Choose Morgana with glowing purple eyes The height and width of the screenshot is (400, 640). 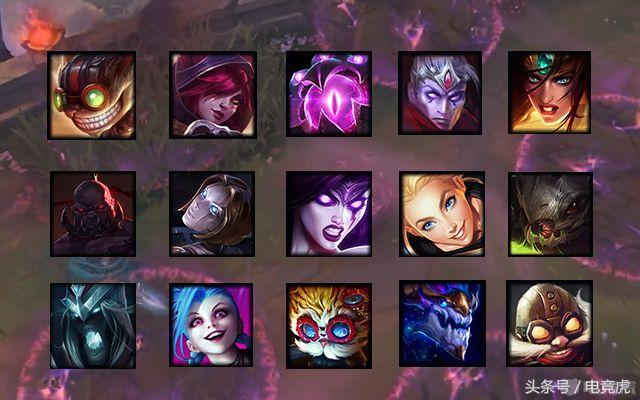pos(328,213)
